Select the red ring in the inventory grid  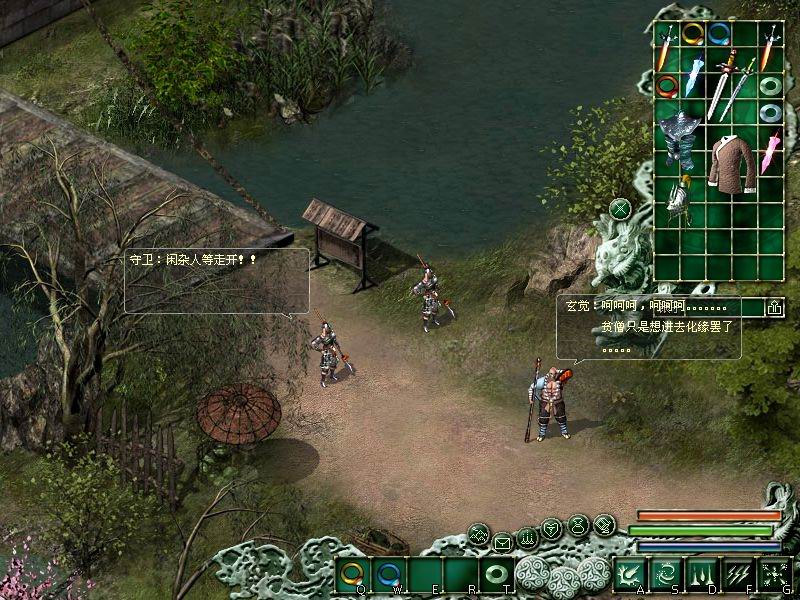[x=667, y=86]
